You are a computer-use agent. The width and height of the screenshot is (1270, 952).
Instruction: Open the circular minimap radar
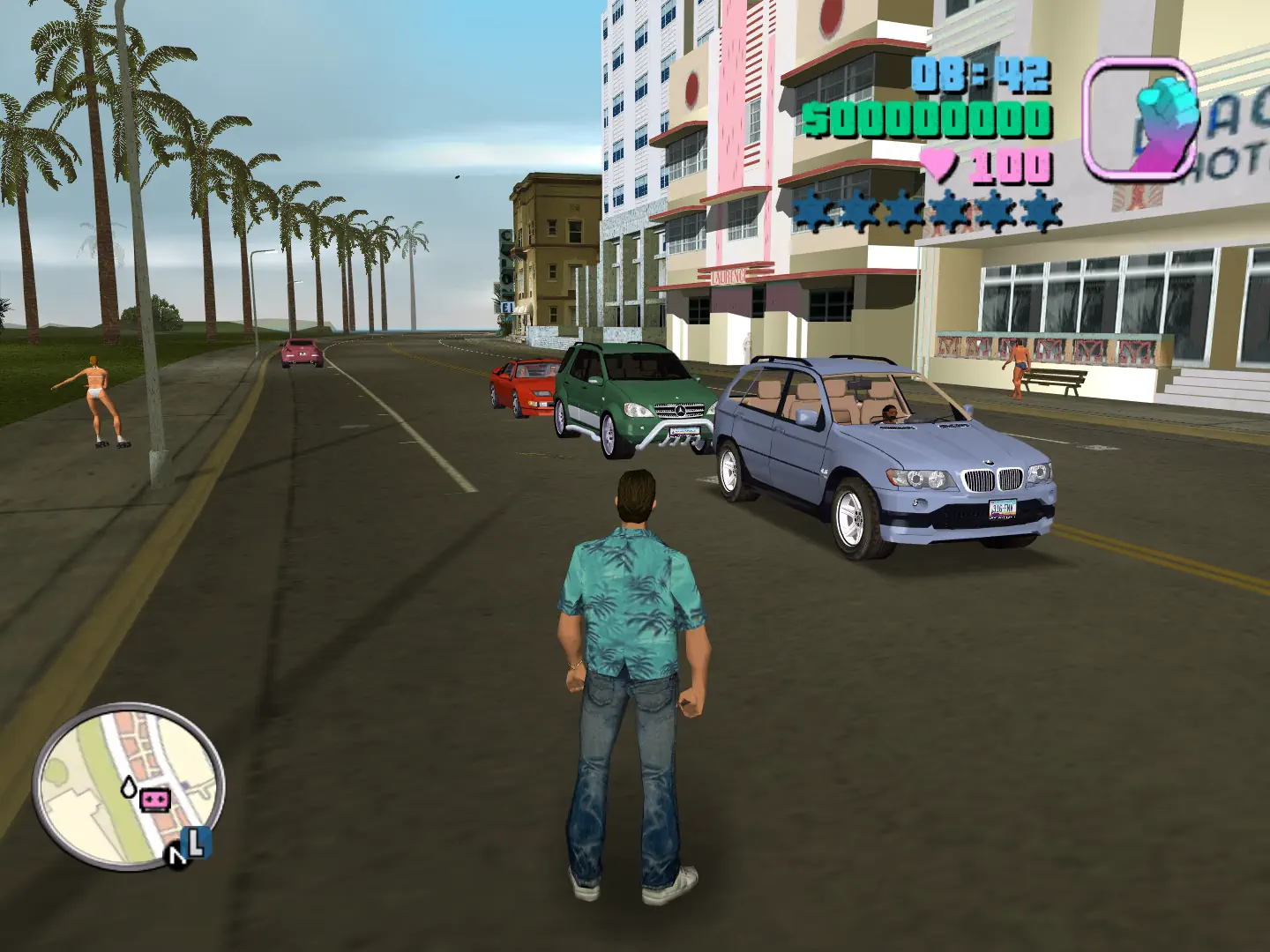(x=129, y=785)
